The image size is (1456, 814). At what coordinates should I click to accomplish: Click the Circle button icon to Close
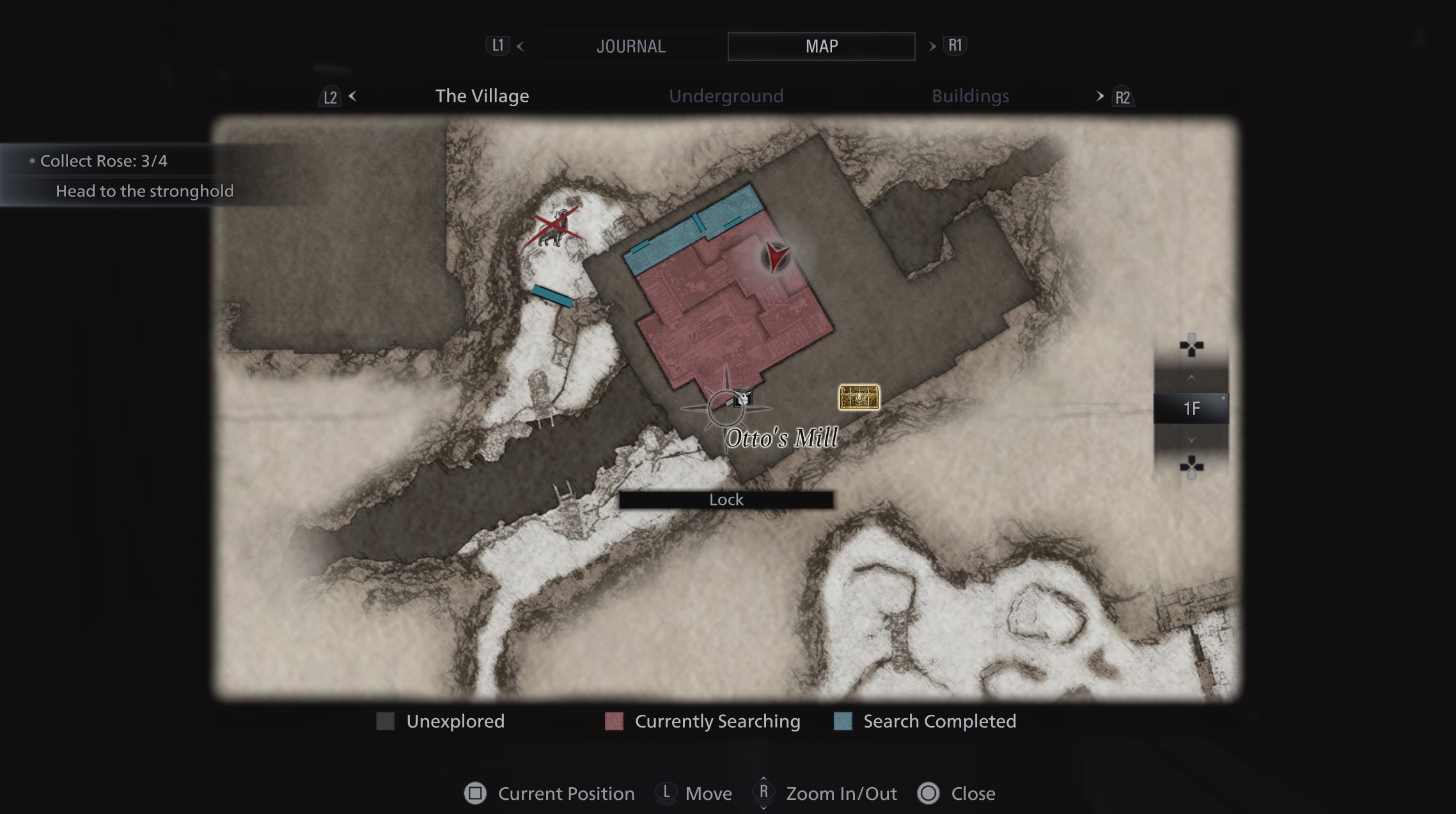click(928, 794)
